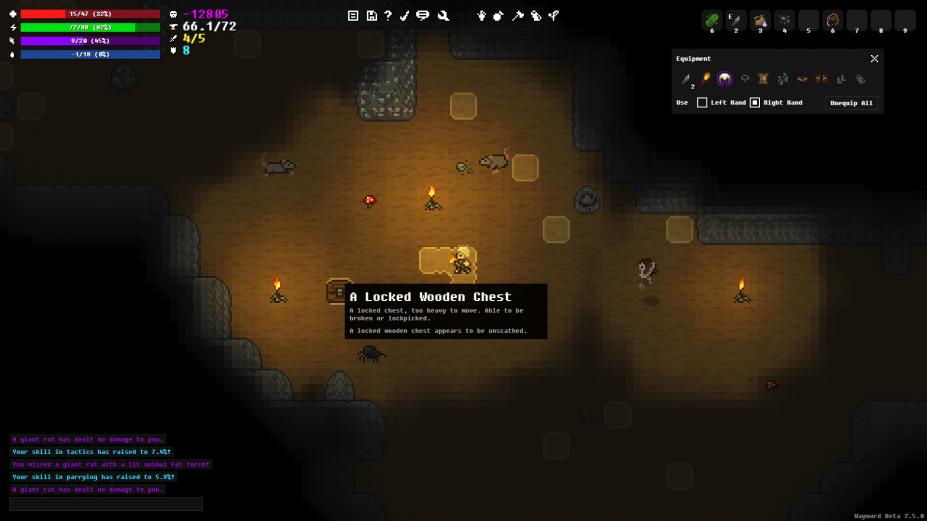927x521 pixels.
Task: Select the coiled rope quickslot
Action: coord(832,20)
